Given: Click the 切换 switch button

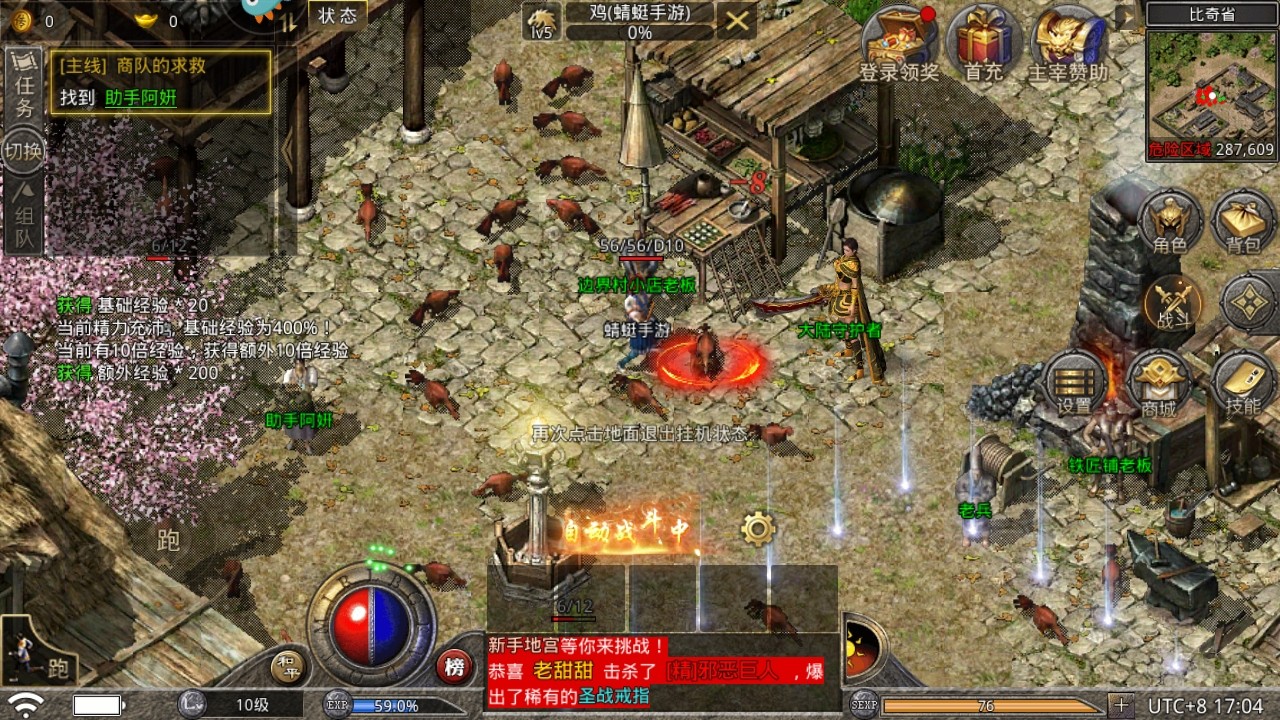Looking at the screenshot, I should tap(24, 151).
